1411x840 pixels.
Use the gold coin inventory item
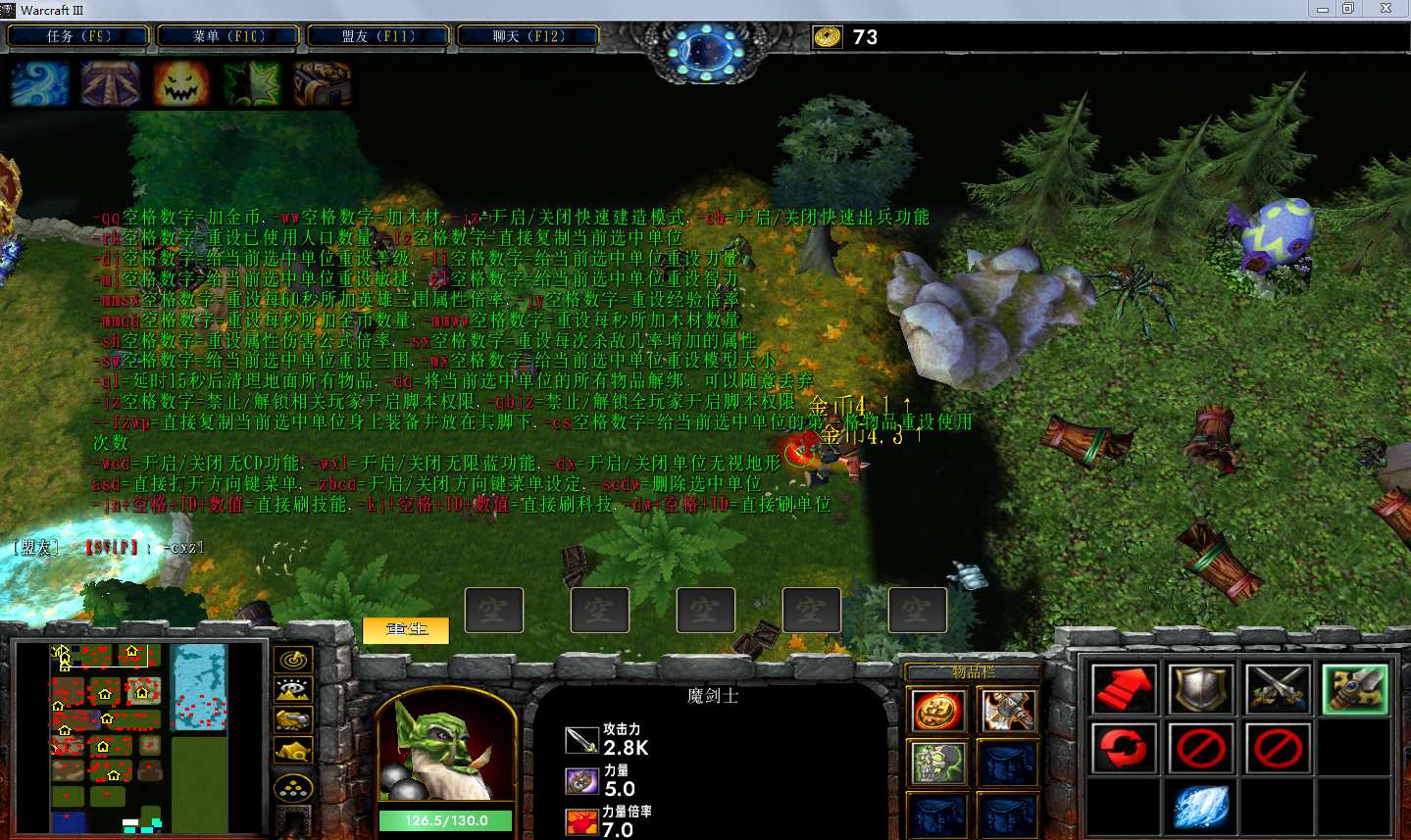pos(937,712)
